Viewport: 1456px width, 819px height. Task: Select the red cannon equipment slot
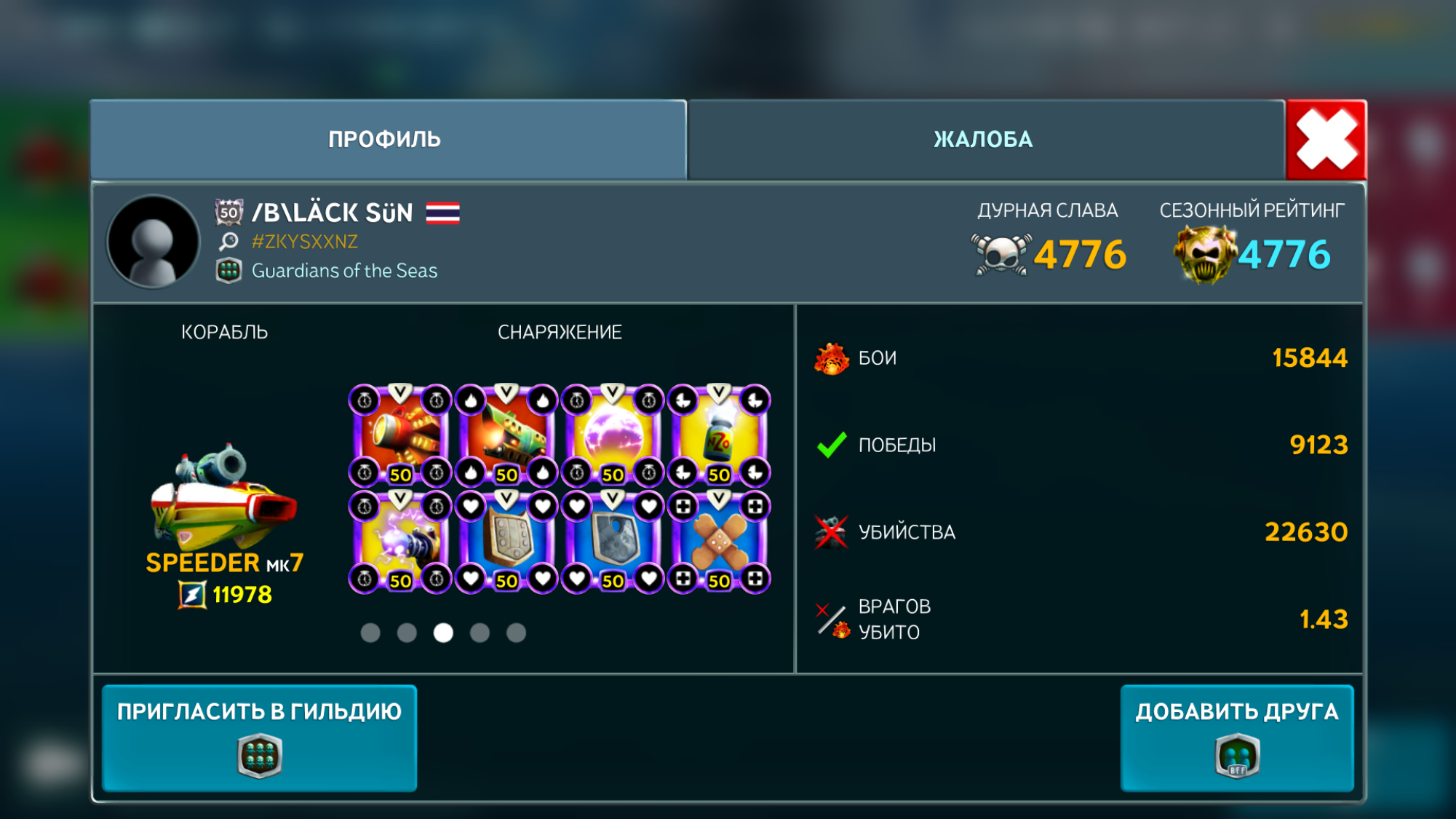[400, 436]
